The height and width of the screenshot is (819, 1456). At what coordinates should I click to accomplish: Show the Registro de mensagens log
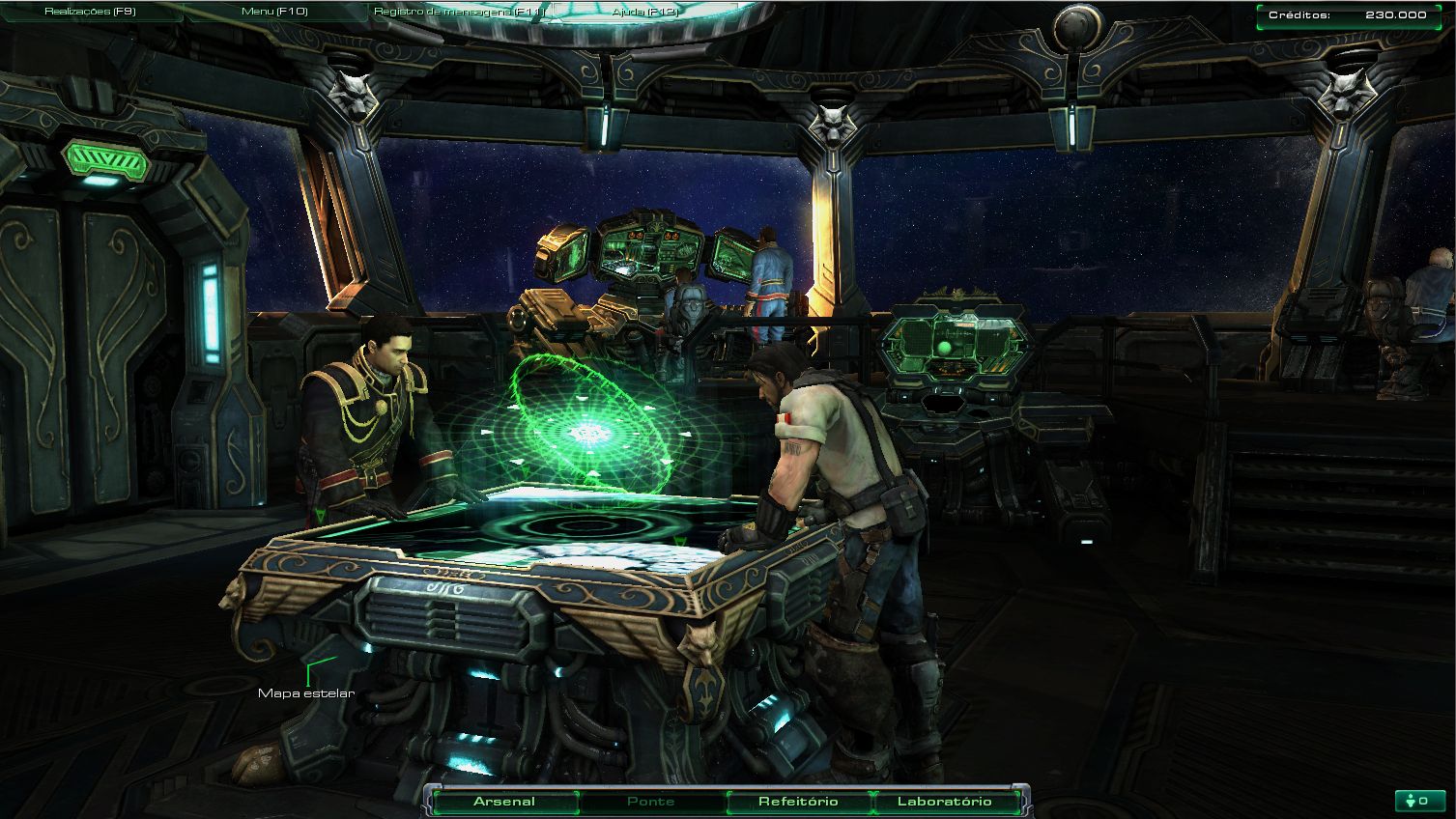(x=460, y=12)
